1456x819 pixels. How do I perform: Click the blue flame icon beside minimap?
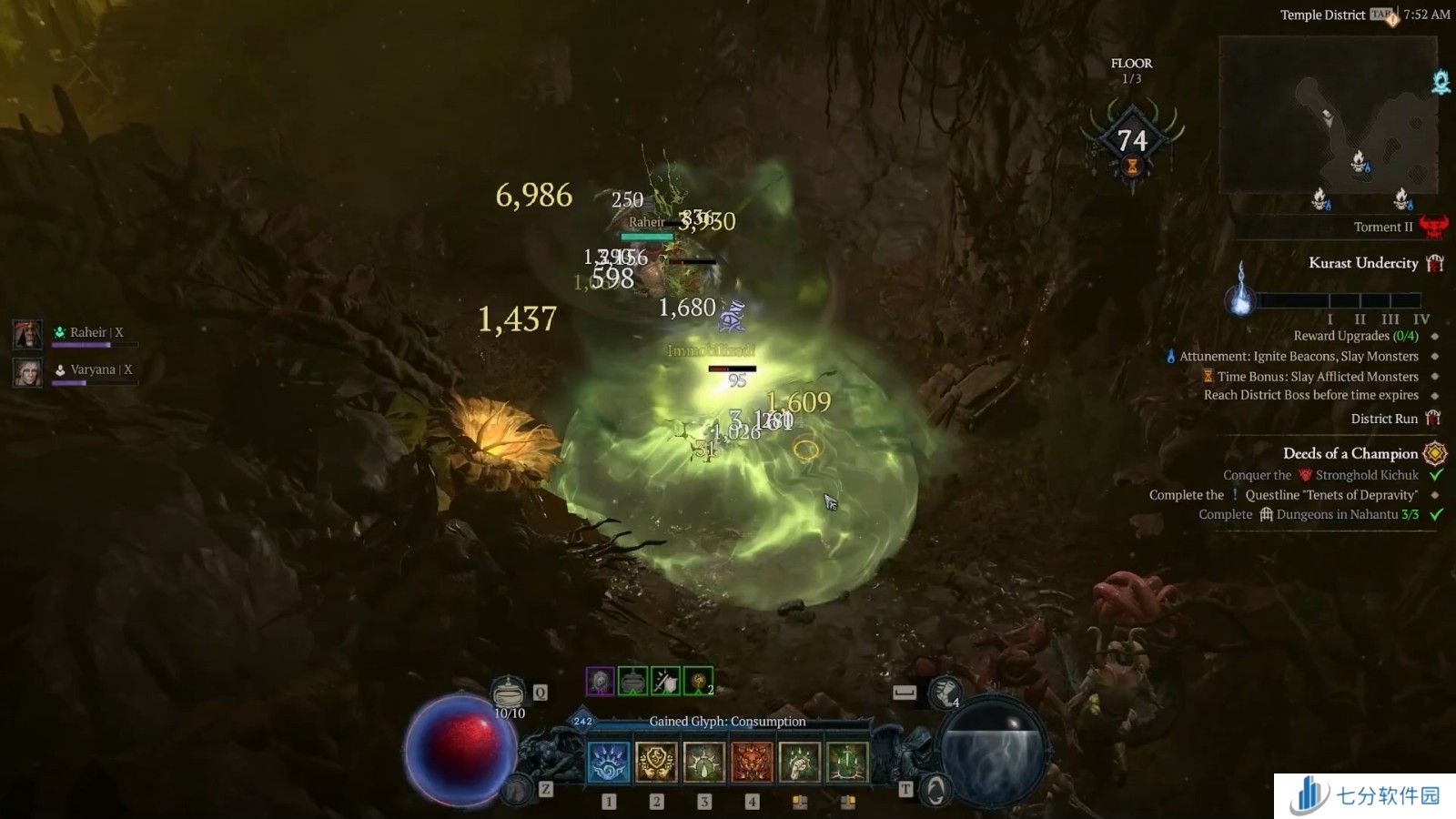1441,83
